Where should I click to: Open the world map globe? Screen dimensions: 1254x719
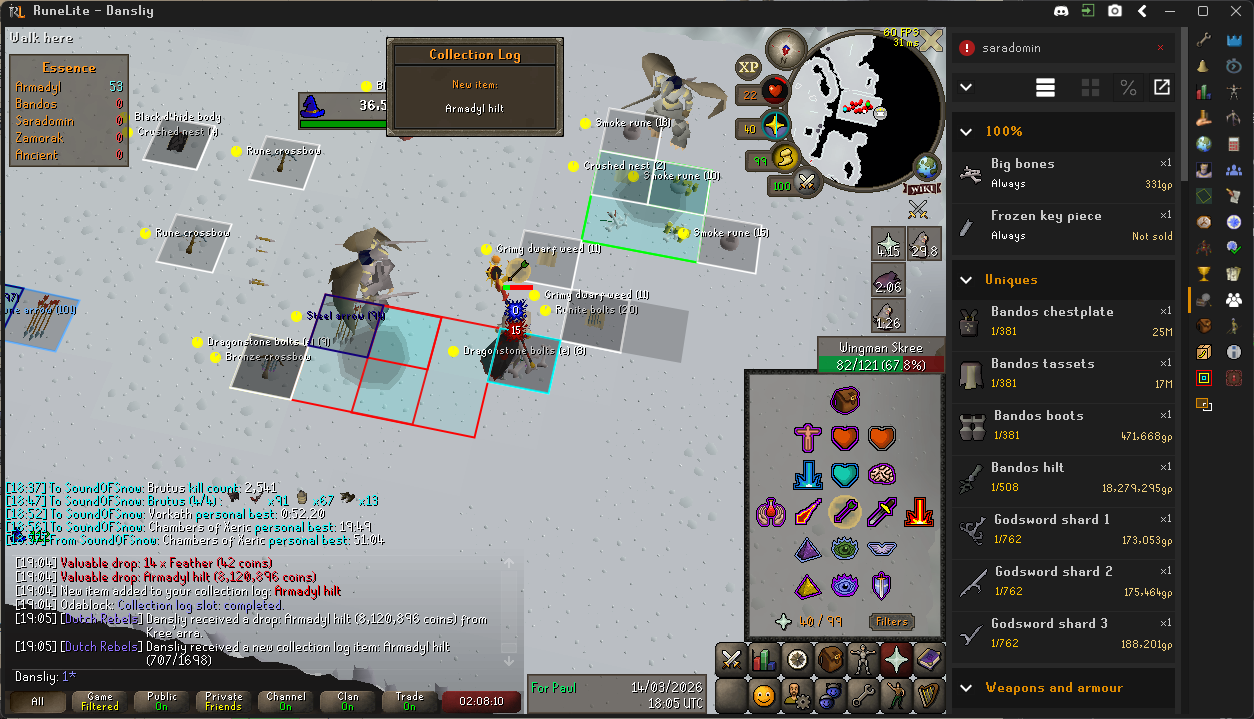pyautogui.click(x=927, y=166)
